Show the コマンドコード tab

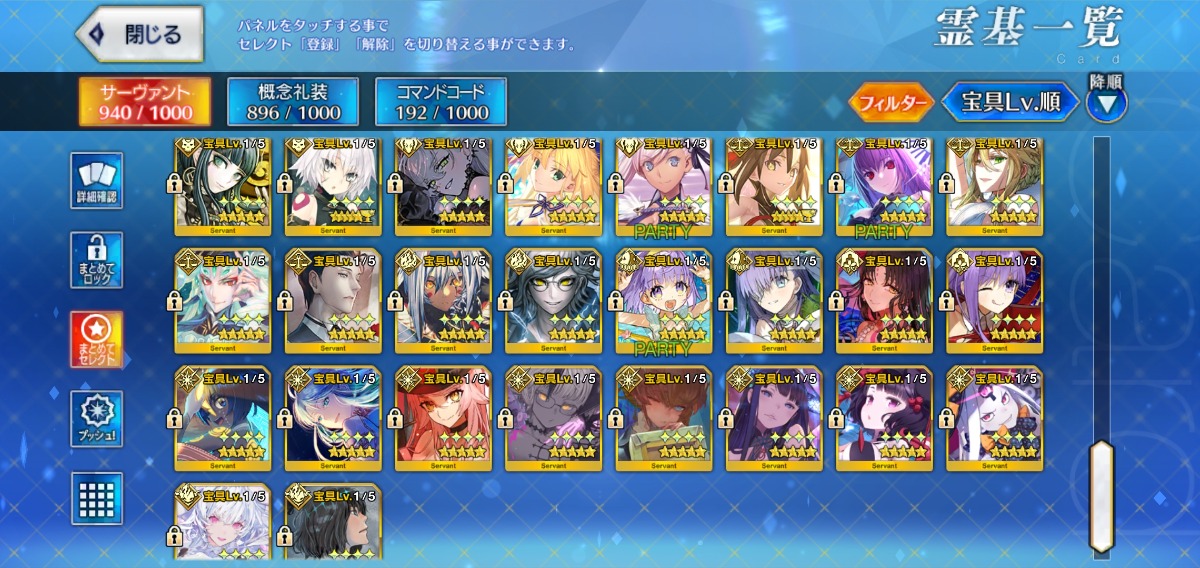[441, 103]
